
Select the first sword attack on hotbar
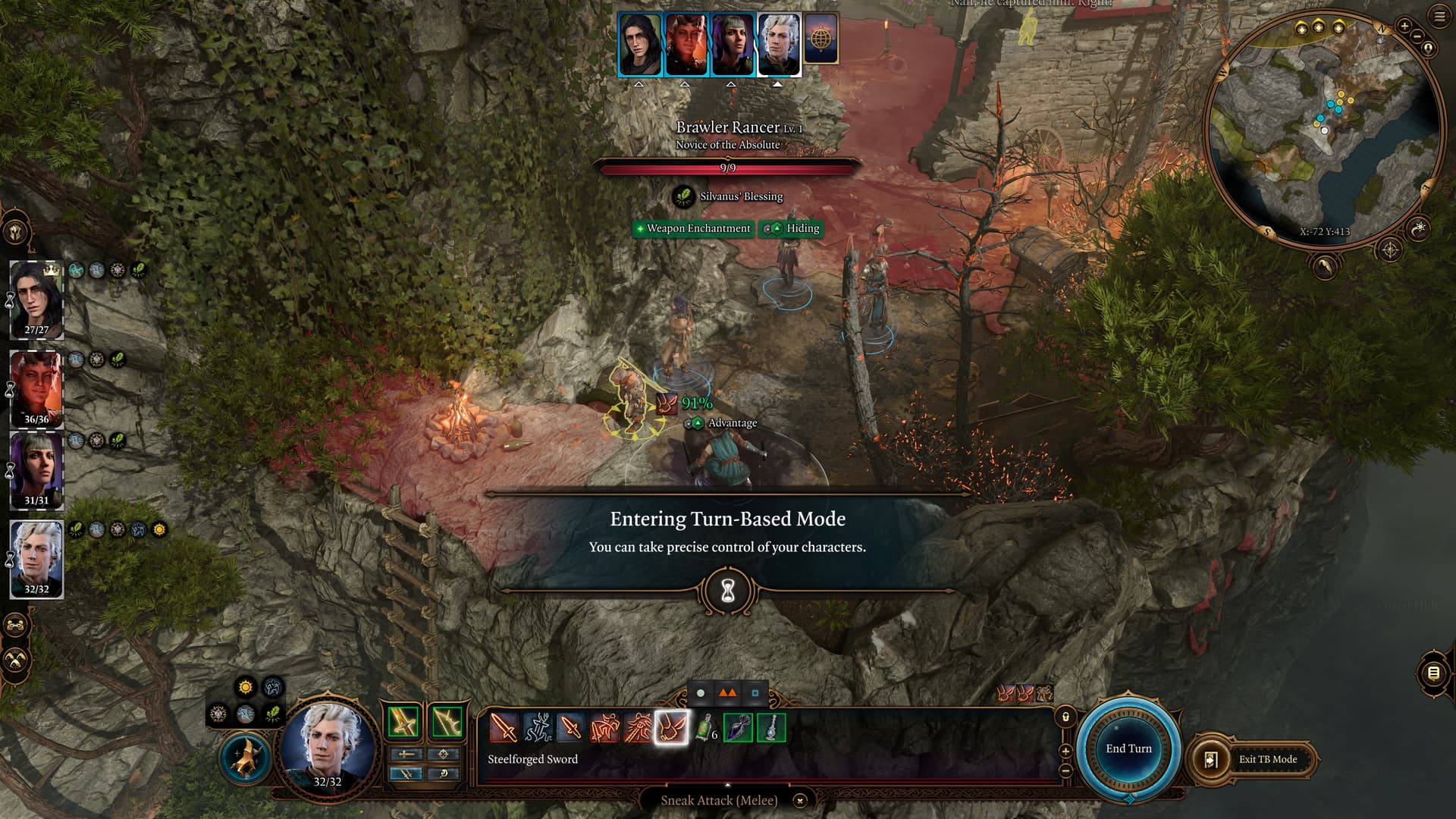[x=504, y=728]
